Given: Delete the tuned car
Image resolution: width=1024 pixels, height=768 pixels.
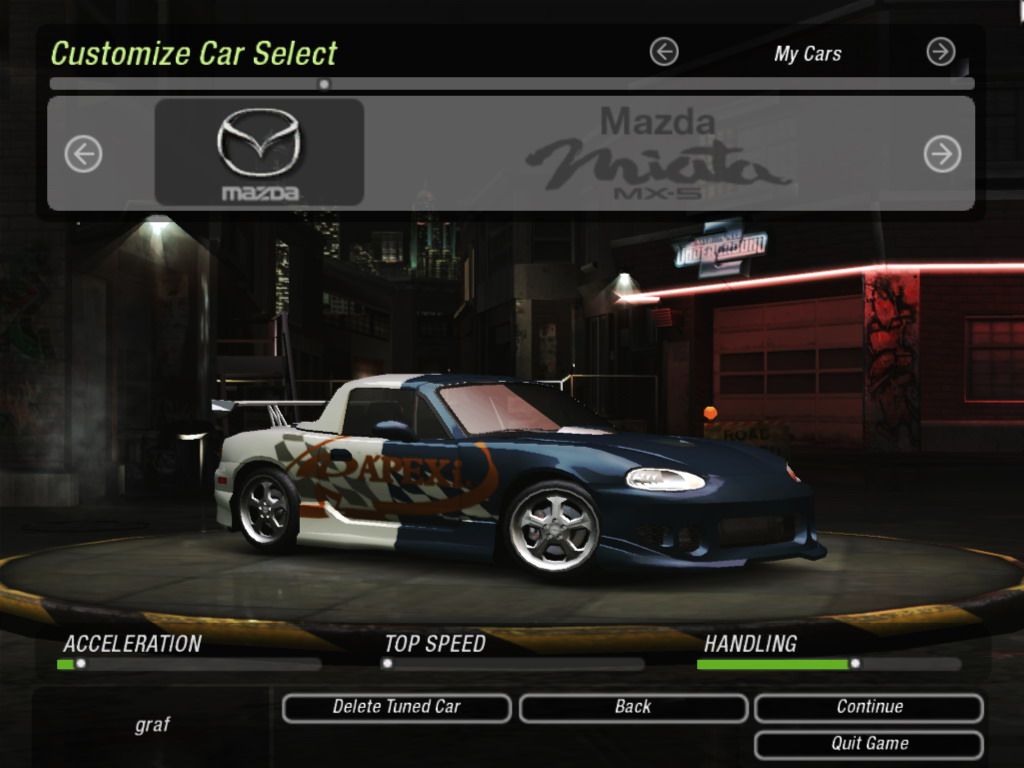Looking at the screenshot, I should 396,708.
